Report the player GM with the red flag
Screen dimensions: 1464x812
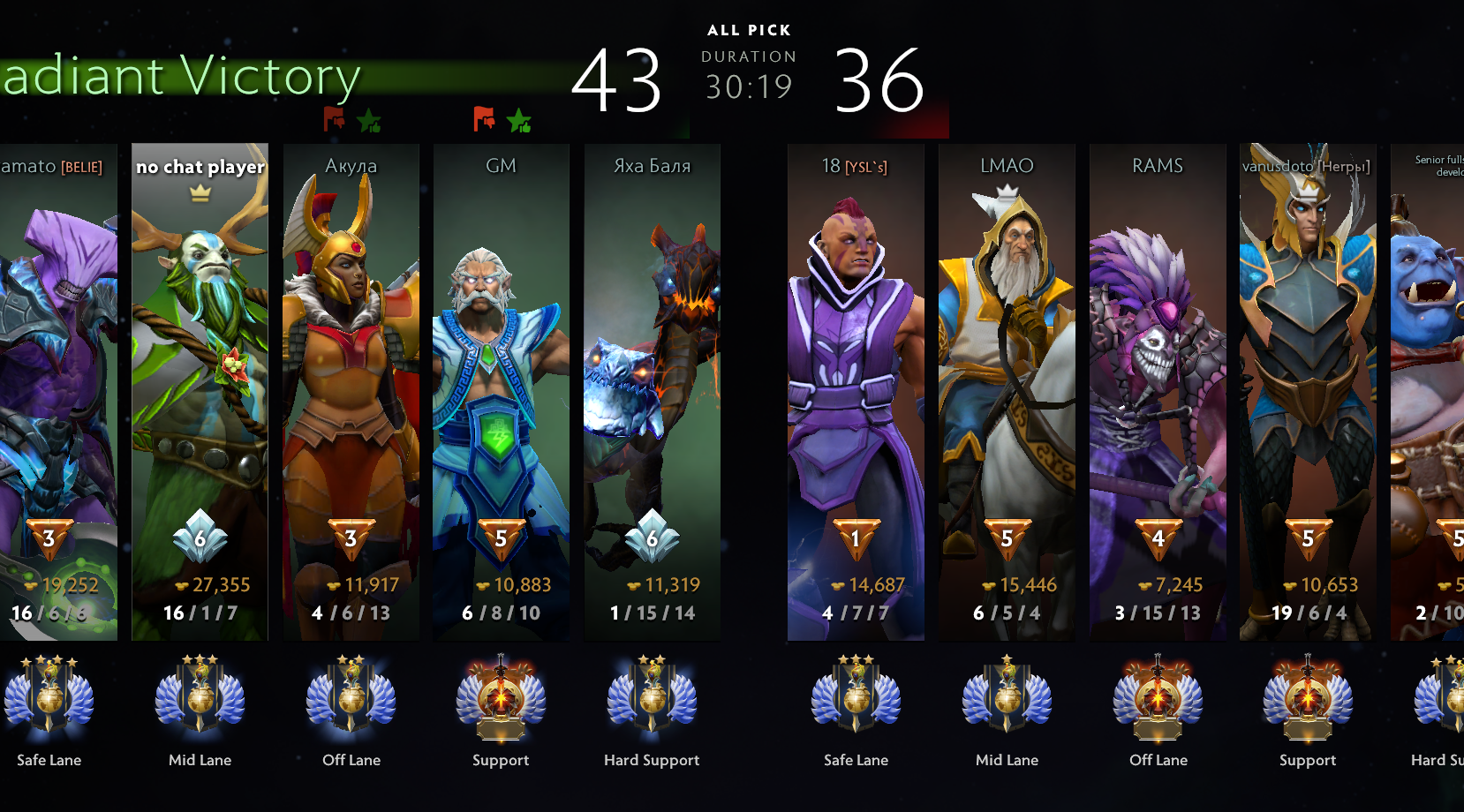click(484, 118)
